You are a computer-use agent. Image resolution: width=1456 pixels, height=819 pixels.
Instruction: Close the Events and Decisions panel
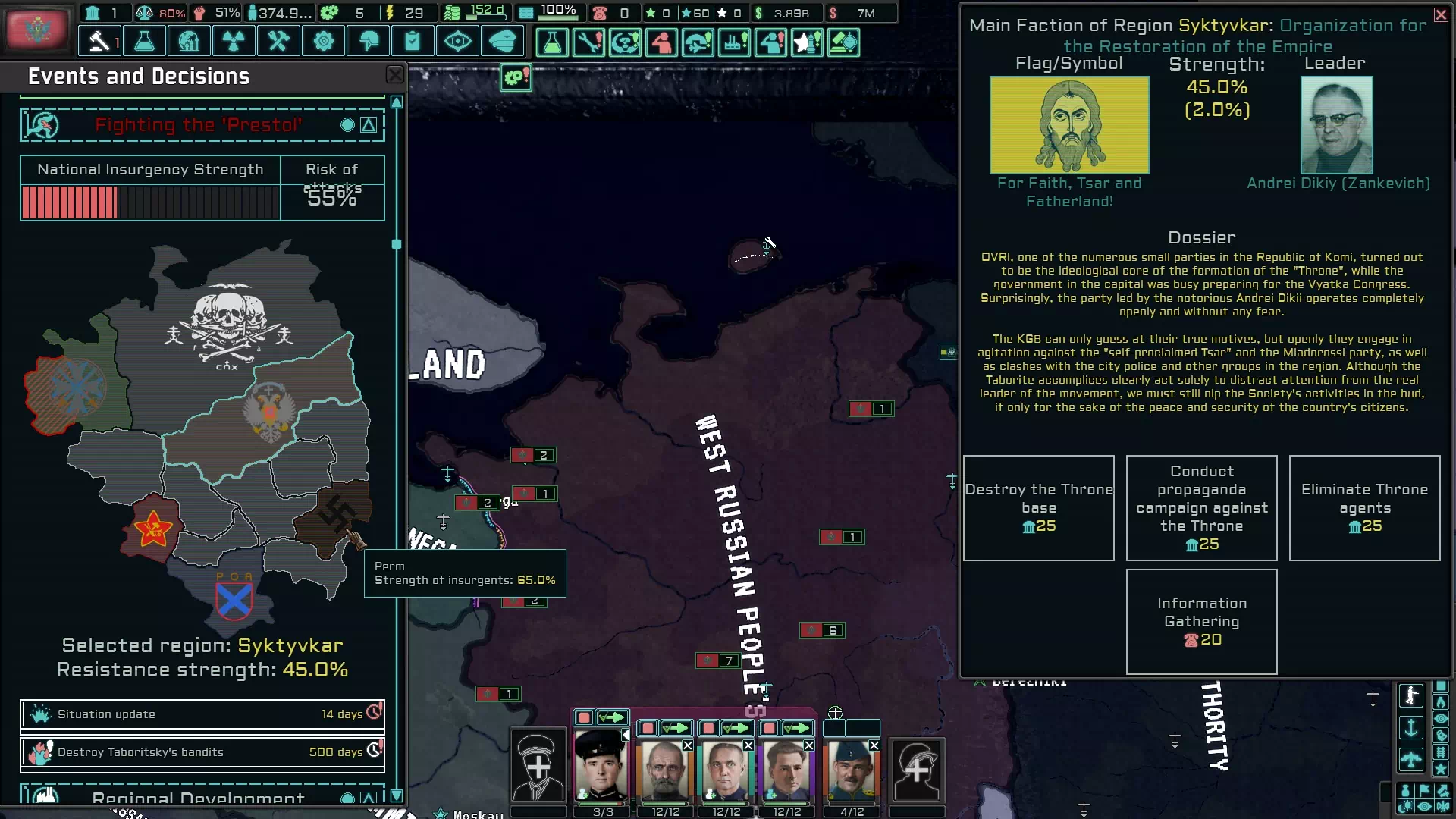coord(395,74)
